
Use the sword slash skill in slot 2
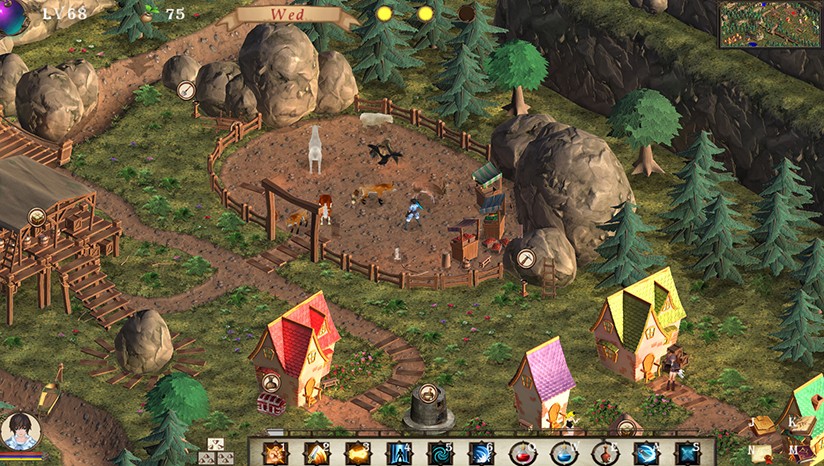pos(316,453)
